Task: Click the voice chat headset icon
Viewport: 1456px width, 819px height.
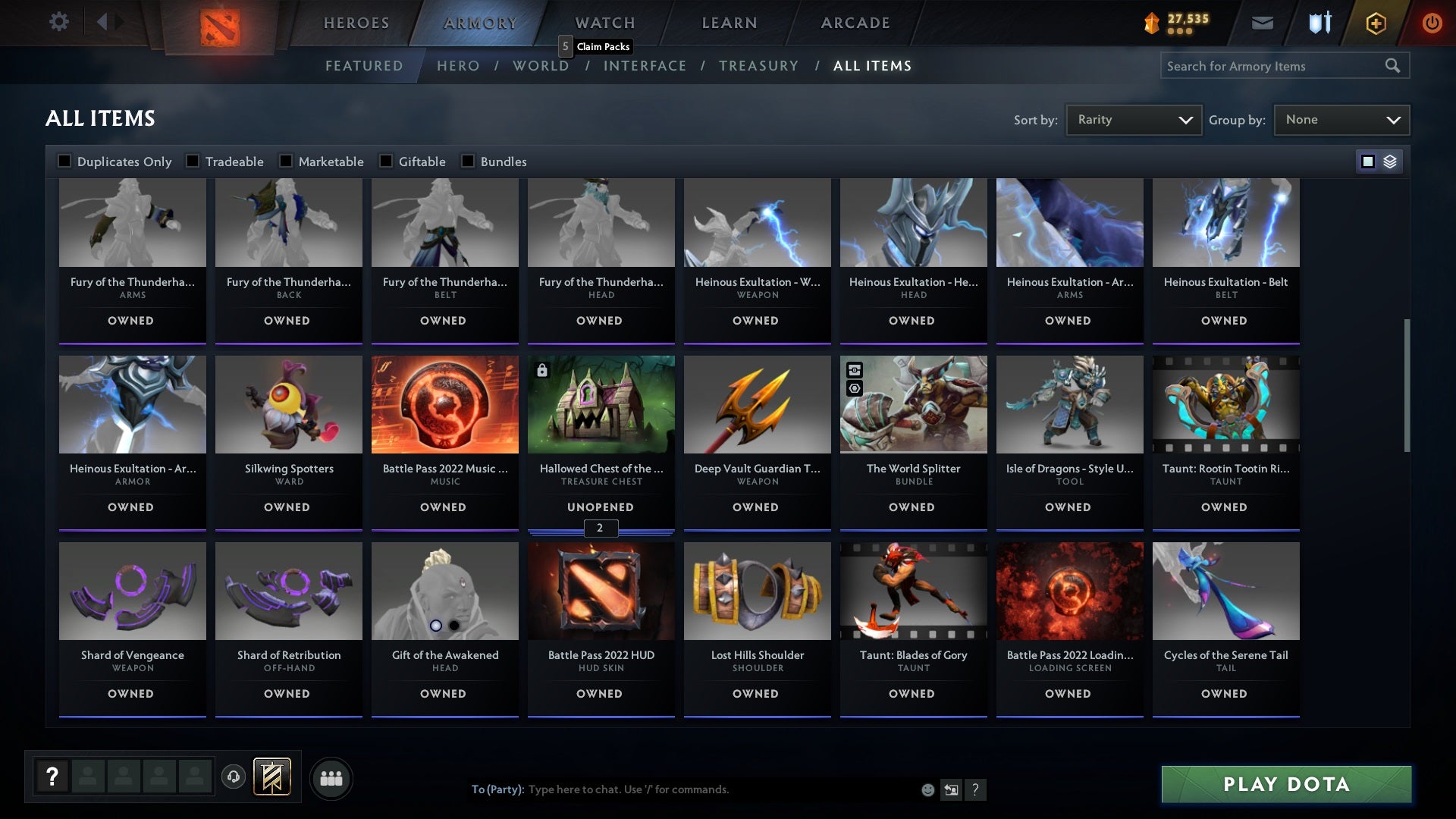Action: (x=232, y=777)
